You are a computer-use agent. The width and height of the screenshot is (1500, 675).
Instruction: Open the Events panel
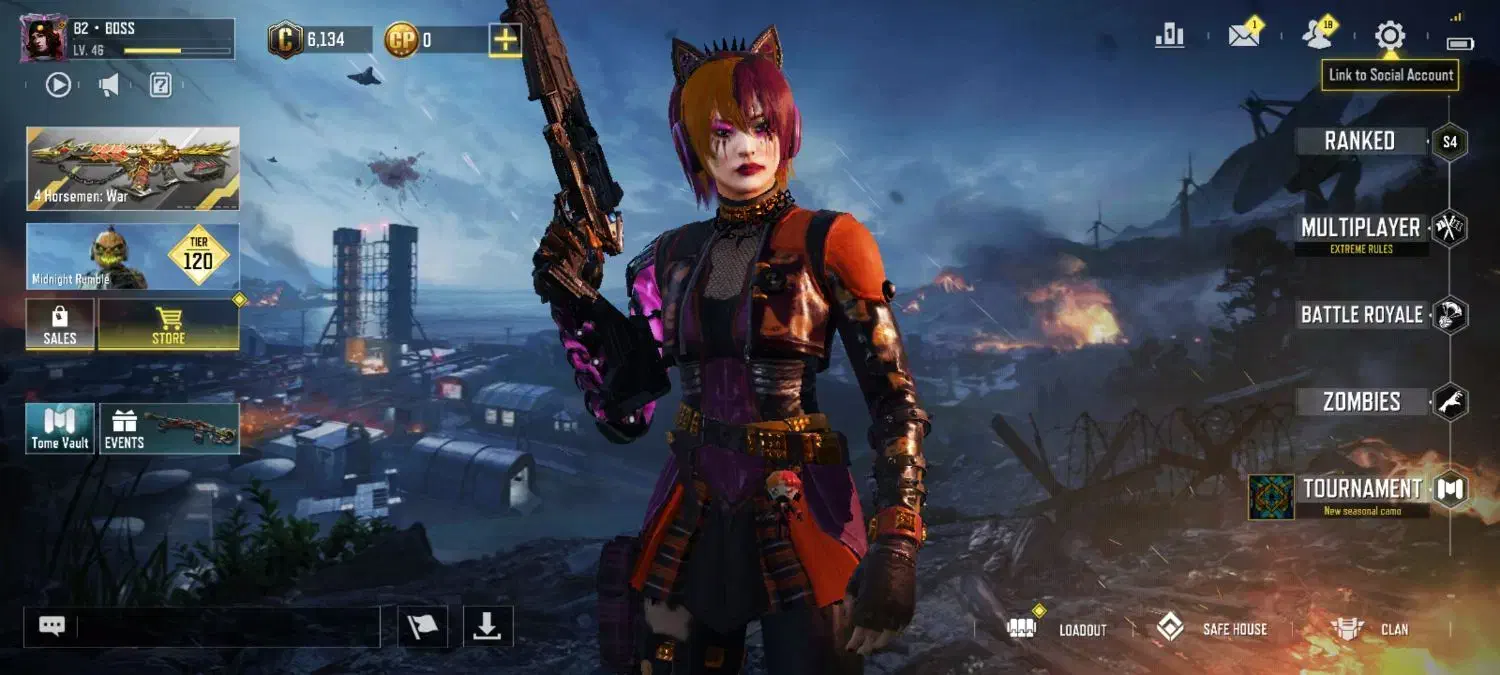[x=169, y=429]
